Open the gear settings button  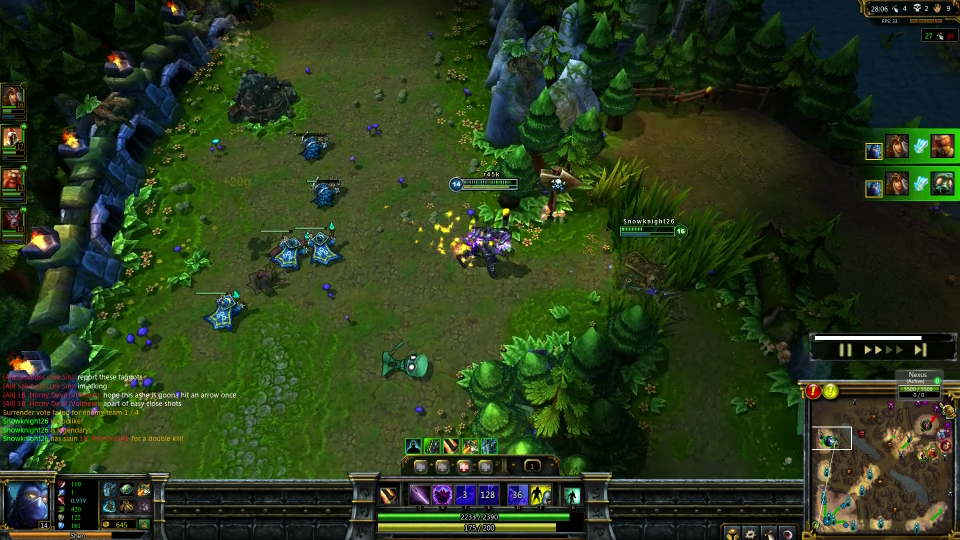pos(749,534)
